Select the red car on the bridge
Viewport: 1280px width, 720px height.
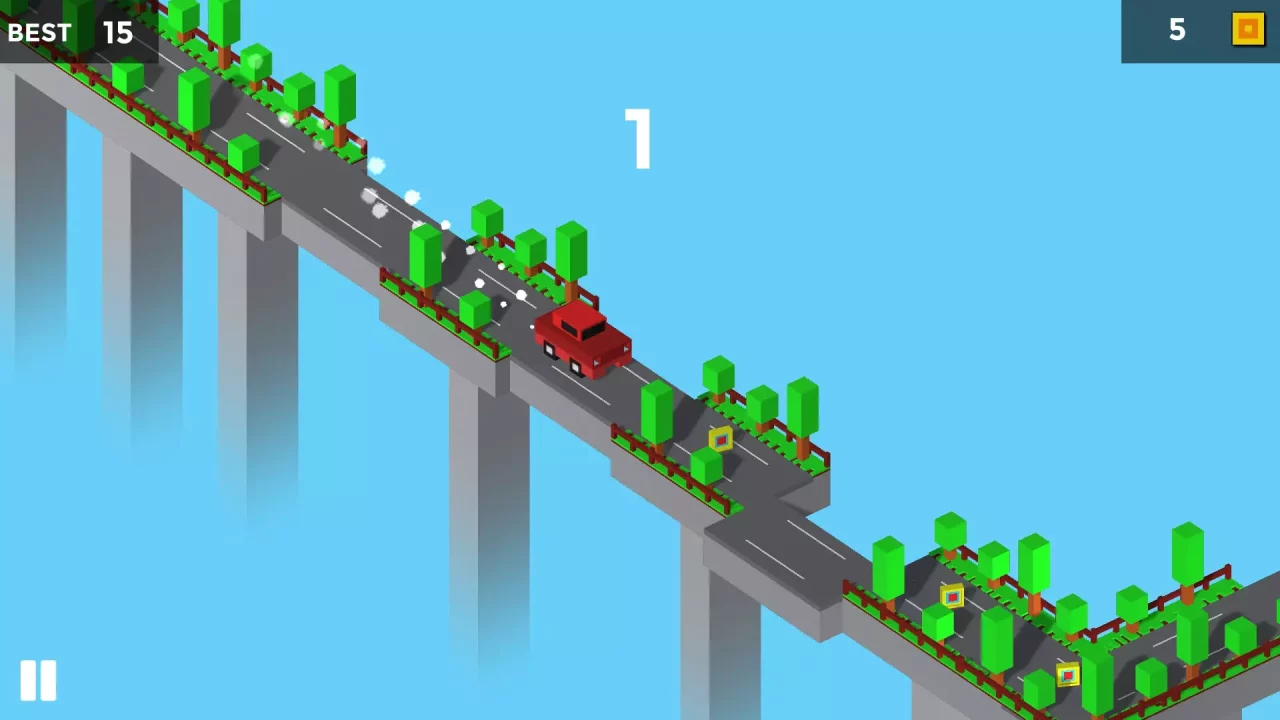[x=585, y=340]
